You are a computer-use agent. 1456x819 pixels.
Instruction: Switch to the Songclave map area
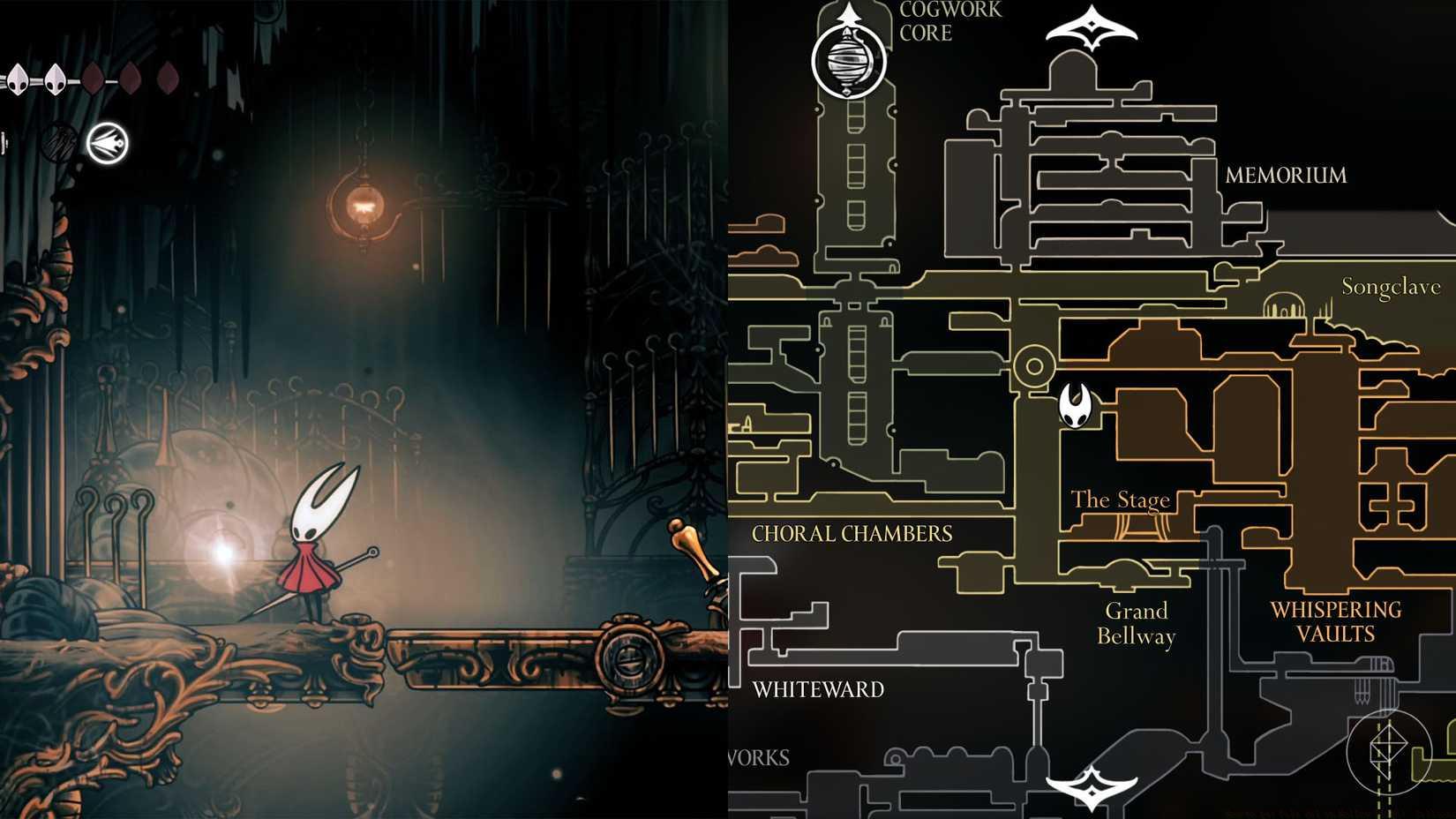pyautogui.click(x=1391, y=286)
